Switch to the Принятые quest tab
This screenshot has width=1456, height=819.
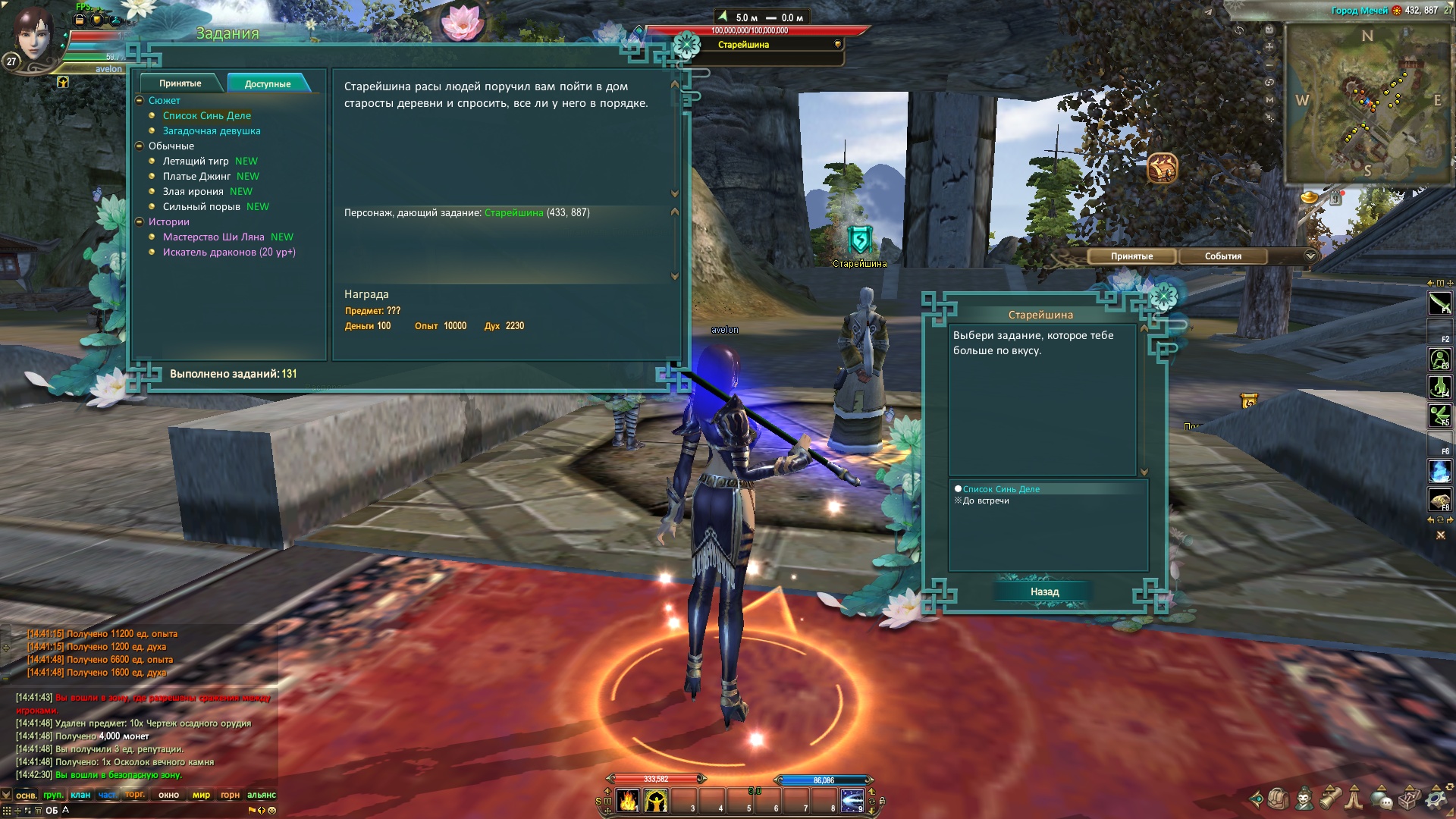[x=180, y=83]
